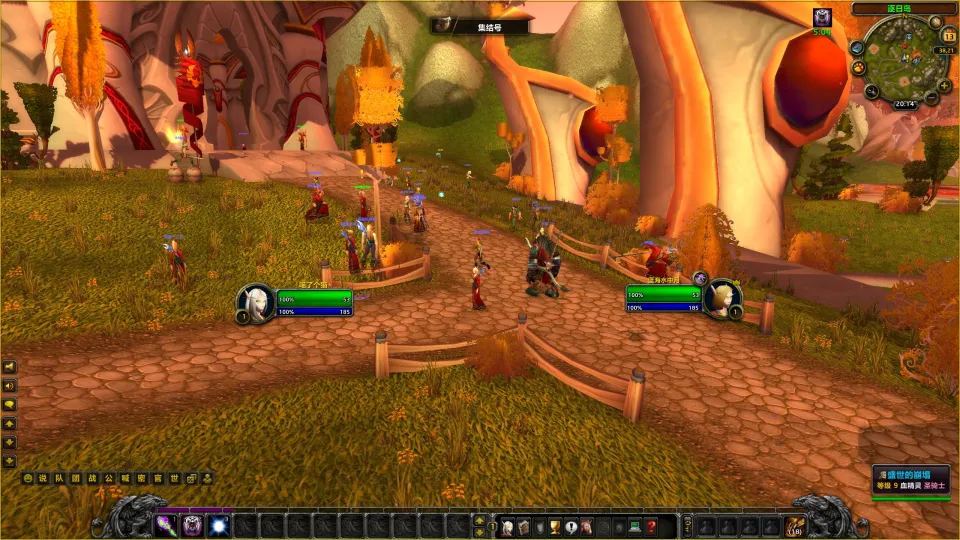Use the first action bar purple mace ability
Image resolution: width=960 pixels, height=540 pixels.
click(x=165, y=525)
